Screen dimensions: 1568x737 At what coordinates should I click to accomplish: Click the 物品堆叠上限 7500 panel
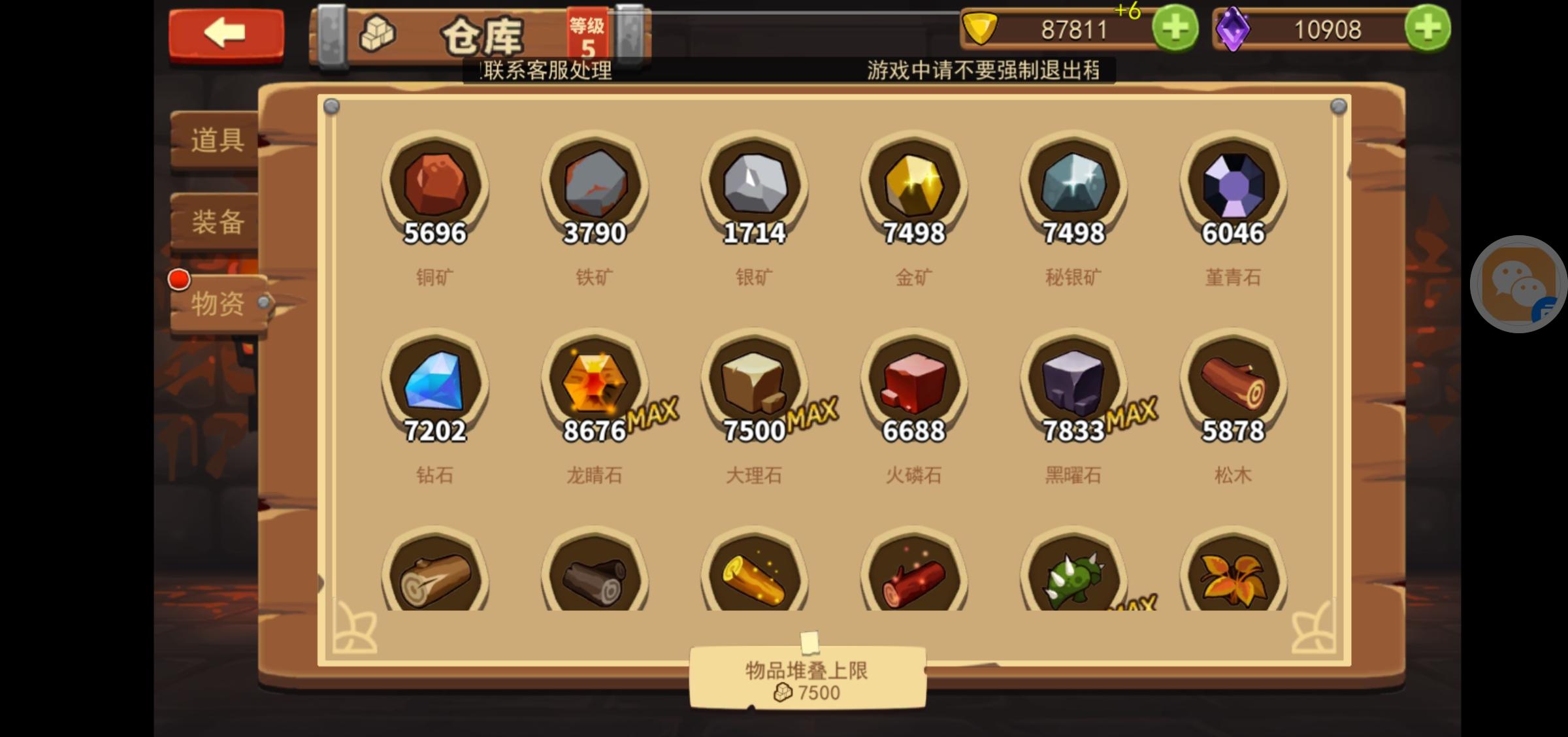click(x=808, y=676)
